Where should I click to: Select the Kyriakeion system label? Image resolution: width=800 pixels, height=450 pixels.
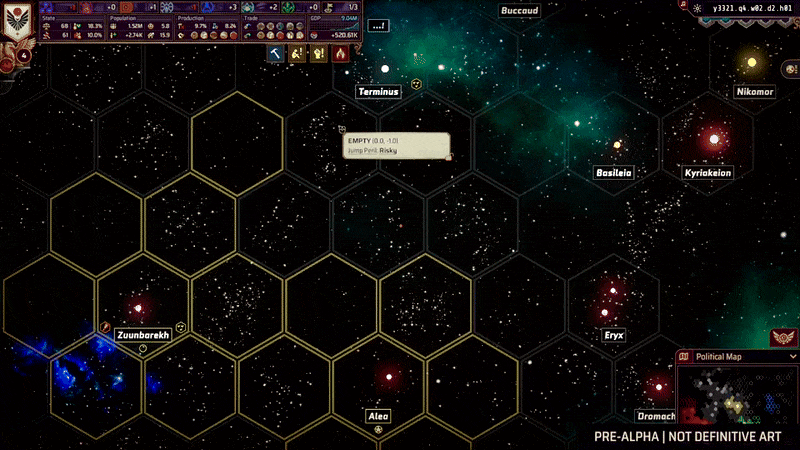coord(708,173)
